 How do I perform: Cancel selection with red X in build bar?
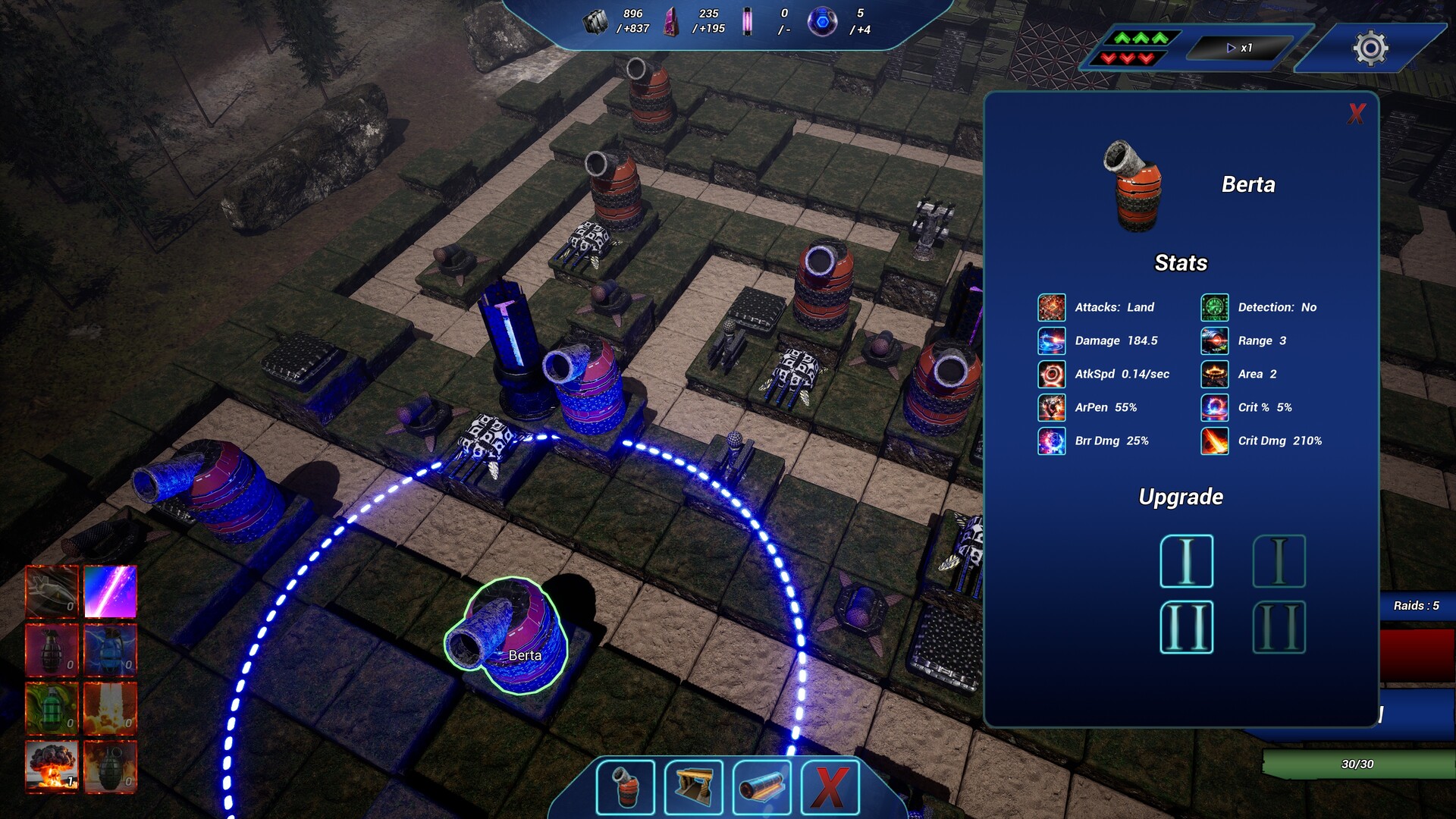coord(830,786)
